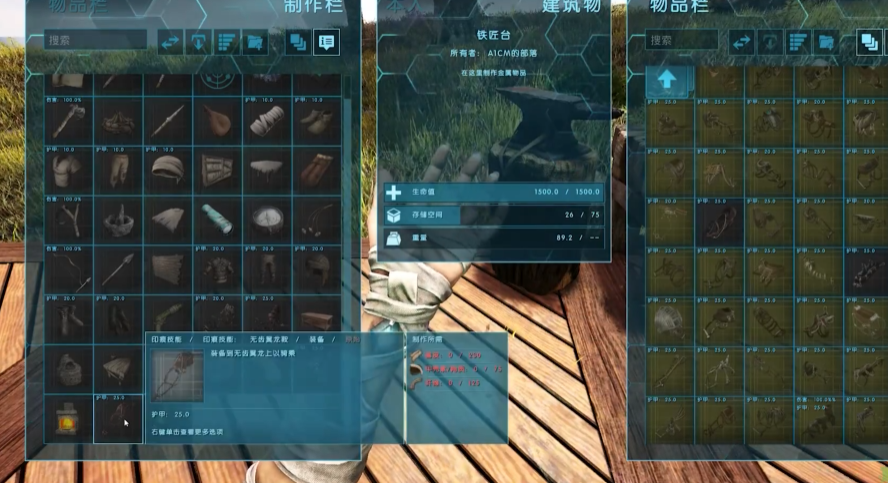Viewport: 888px width, 483px height.
Task: Pick the cloth boots slot
Action: point(317,122)
